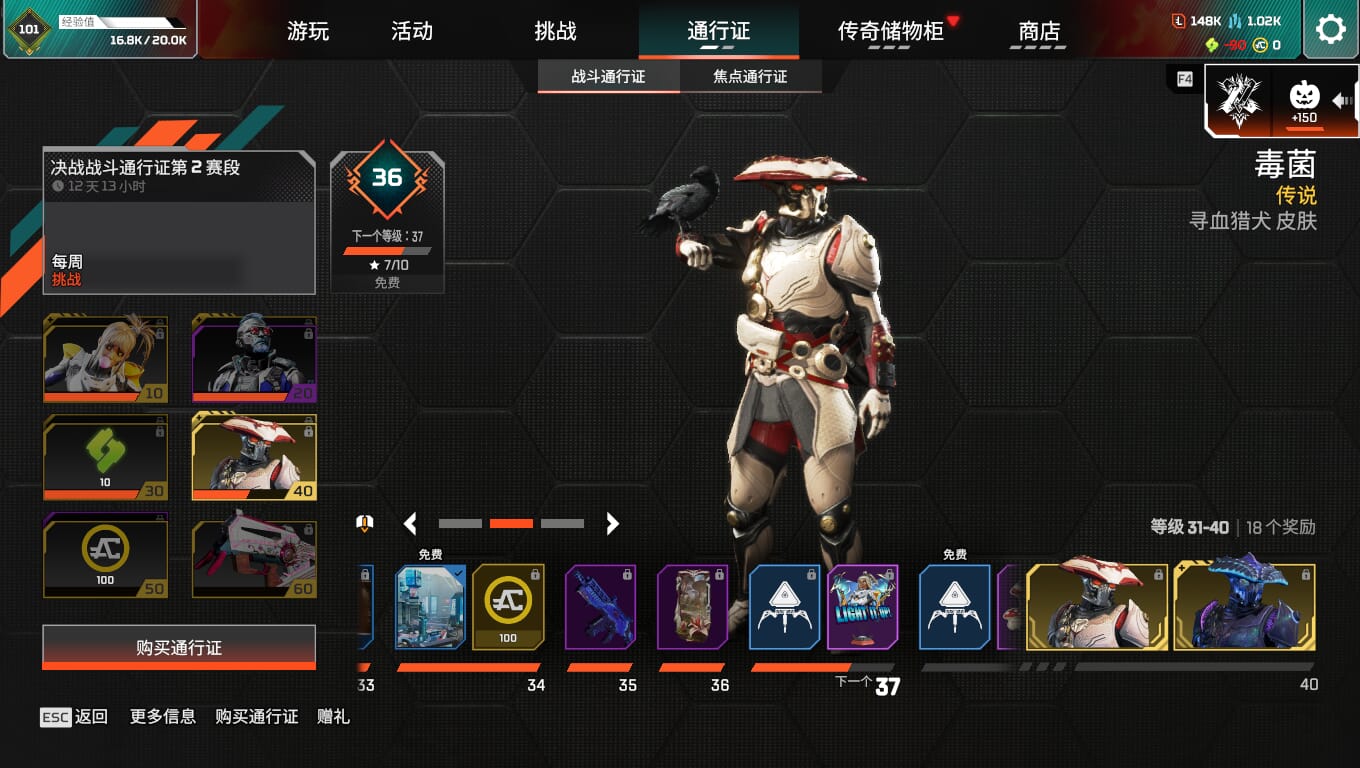Select the level 60 weapon skin reward
This screenshot has width=1360, height=768.
tap(254, 555)
